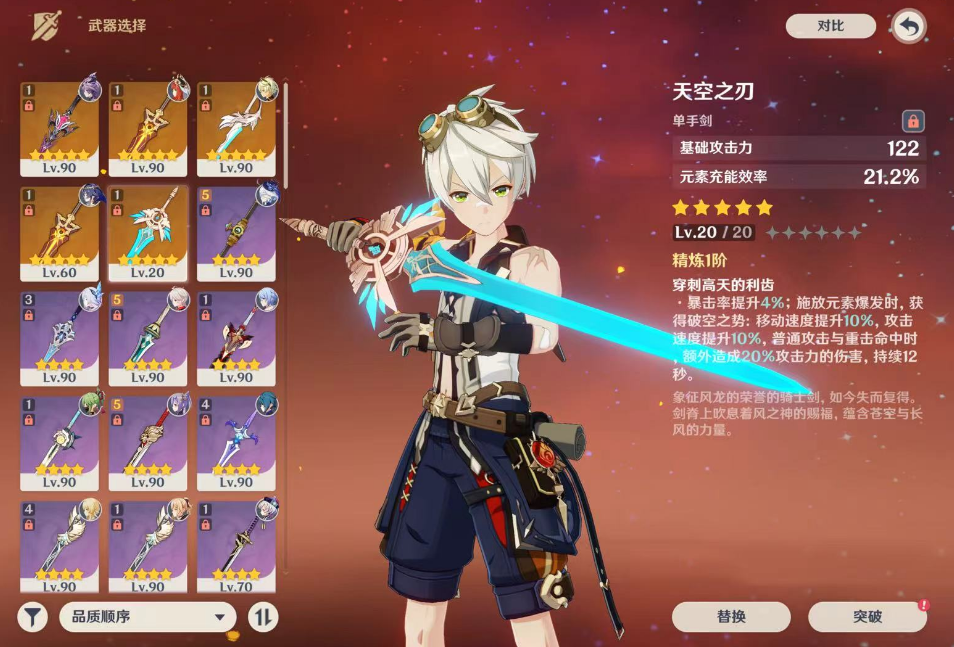Choose the white and cyan five-star sword
The width and height of the screenshot is (954, 647).
tap(236, 128)
